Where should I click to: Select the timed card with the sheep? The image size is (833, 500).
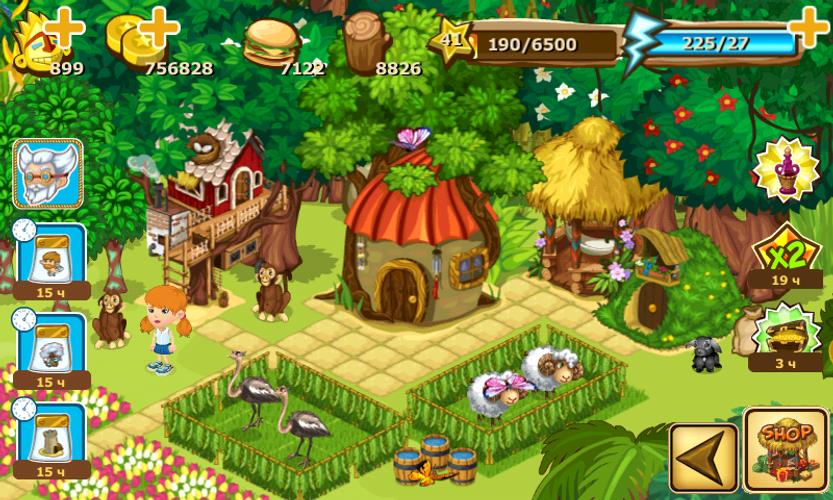pos(50,345)
